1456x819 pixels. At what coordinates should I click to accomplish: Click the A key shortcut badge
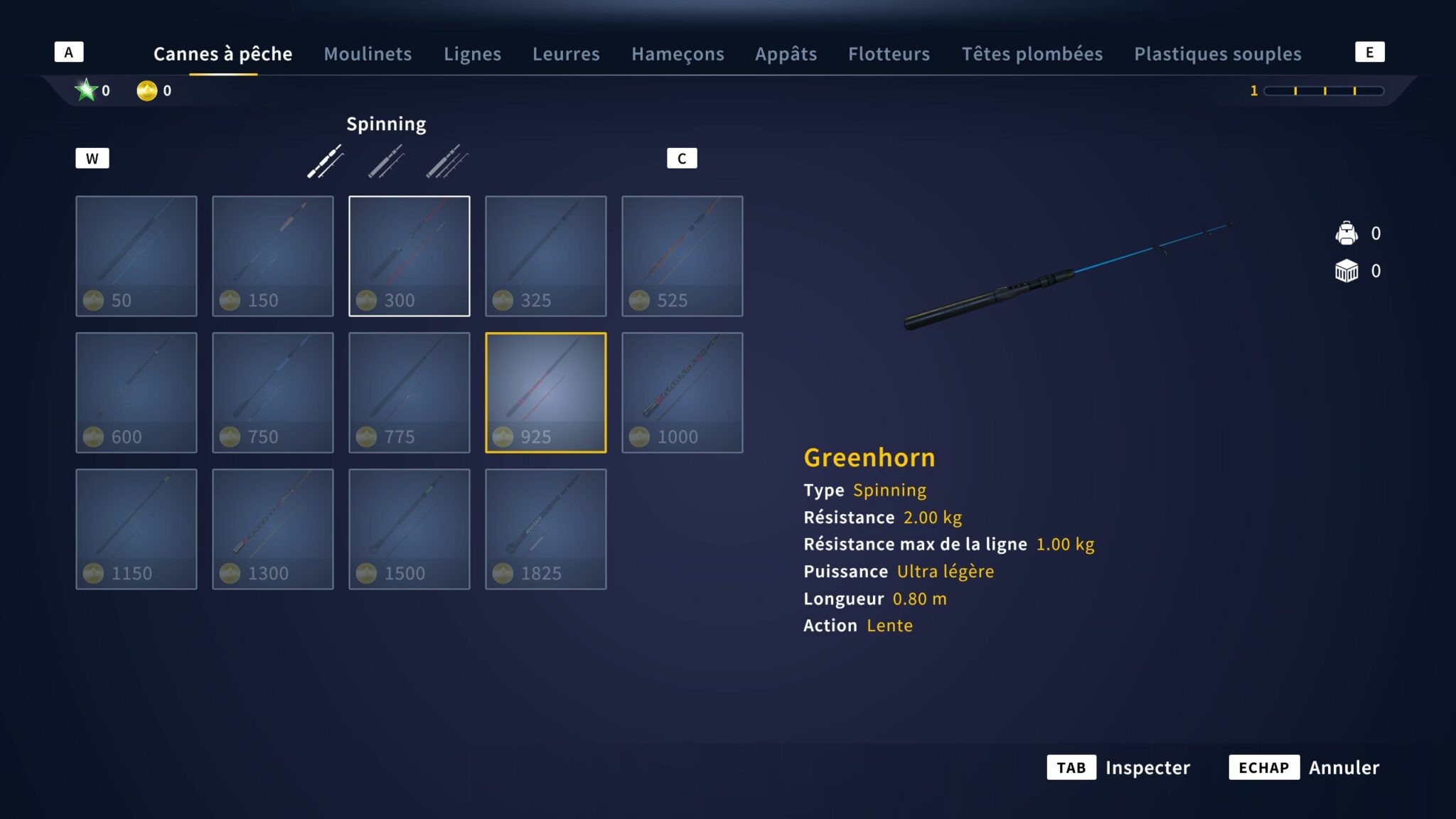pos(68,50)
